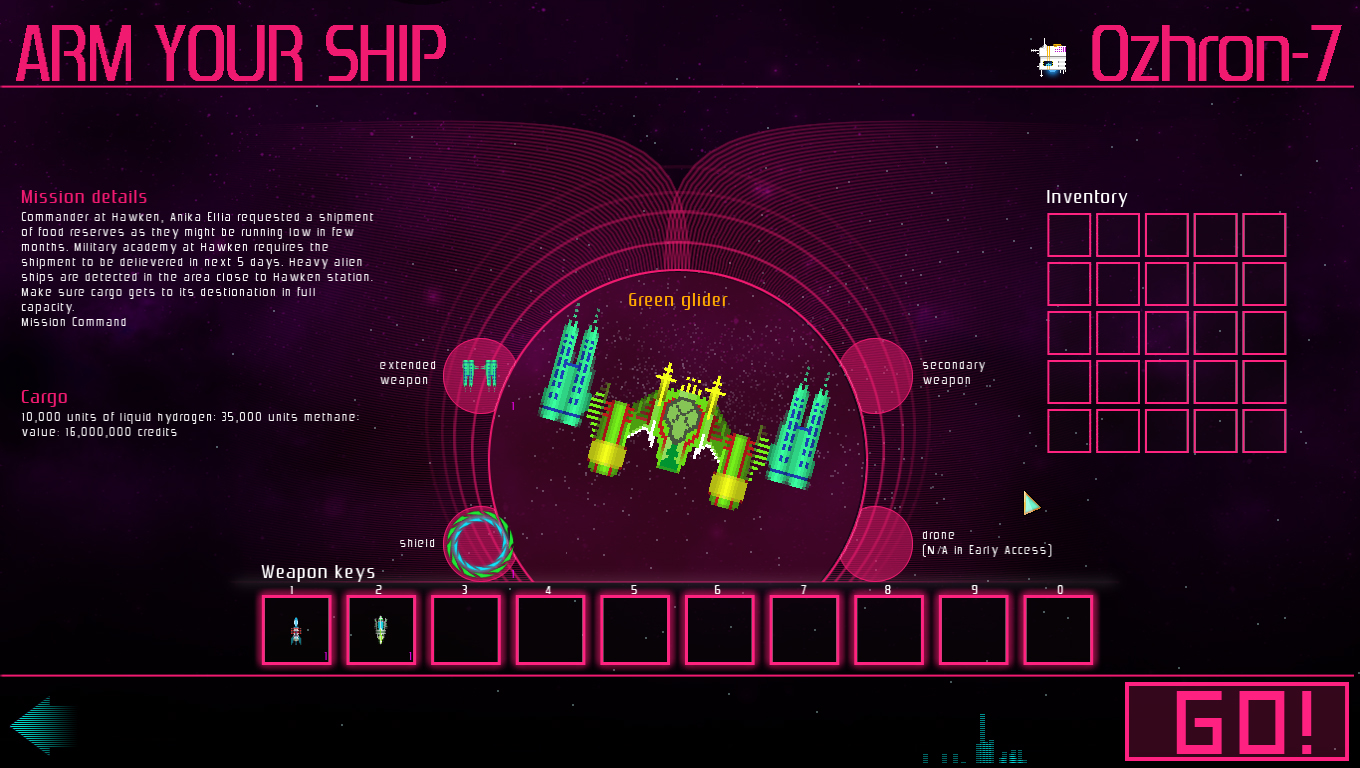Screen dimensions: 1360x768
Task: Select the cyan blaster weapon in key slot 2
Action: coord(380,630)
